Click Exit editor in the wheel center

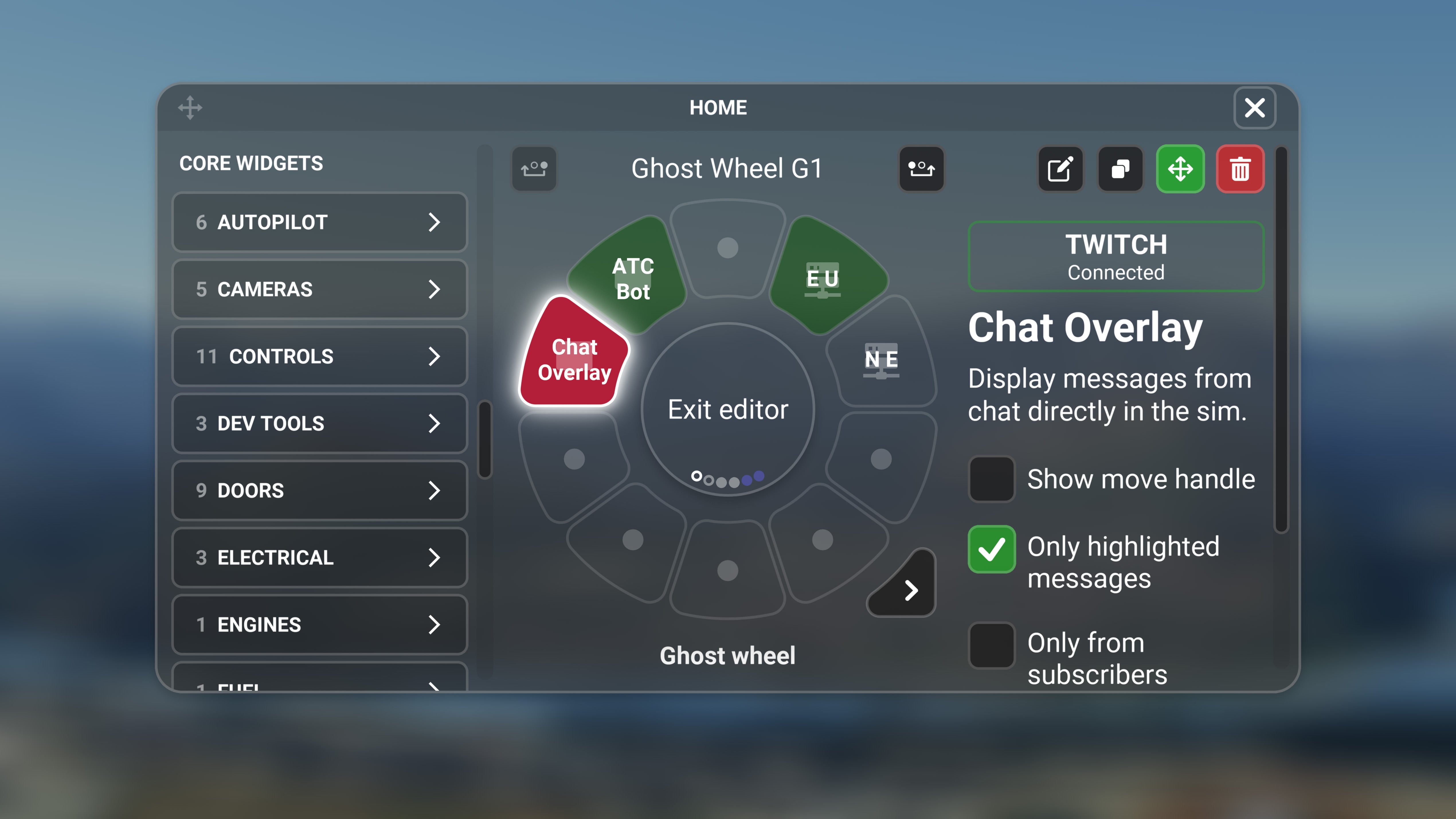tap(728, 409)
